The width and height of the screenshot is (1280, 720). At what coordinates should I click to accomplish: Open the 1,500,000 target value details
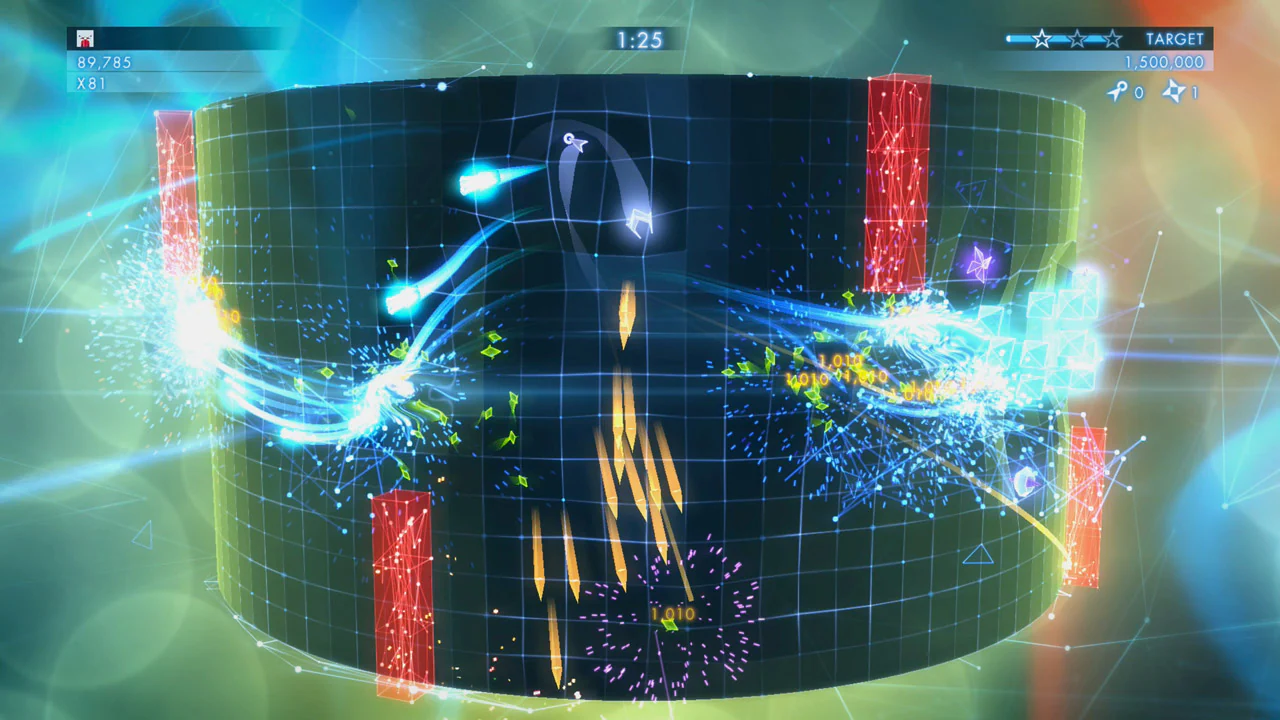tap(1165, 62)
